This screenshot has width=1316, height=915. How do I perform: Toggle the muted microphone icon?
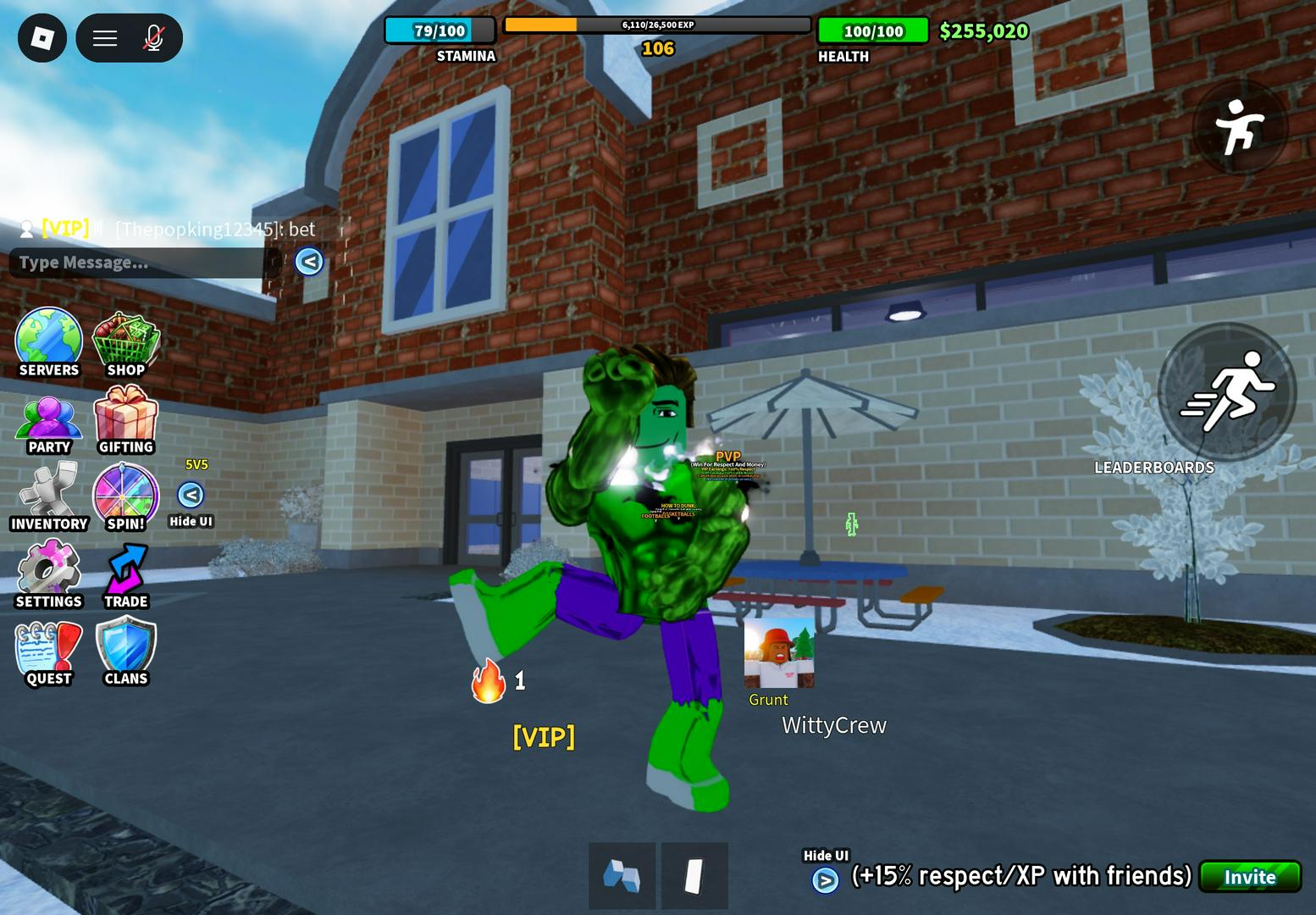(x=153, y=38)
